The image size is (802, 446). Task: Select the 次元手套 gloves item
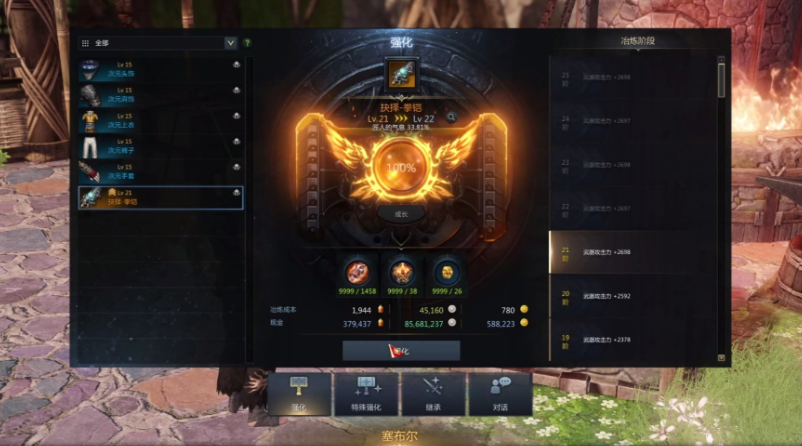tap(160, 171)
